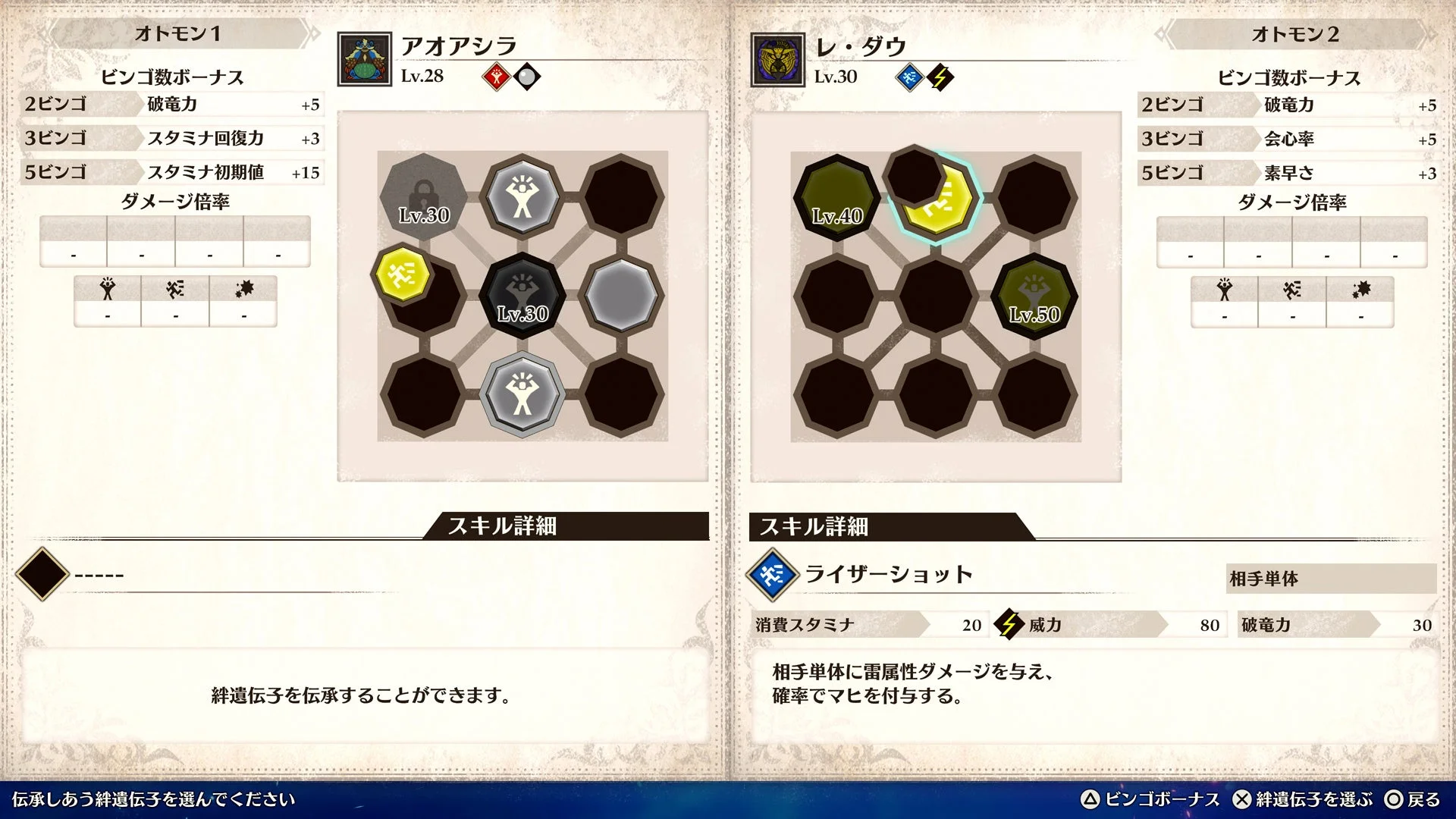This screenshot has width=1456, height=819.
Task: Click the レ・ダウ monster portrait icon
Action: [779, 61]
